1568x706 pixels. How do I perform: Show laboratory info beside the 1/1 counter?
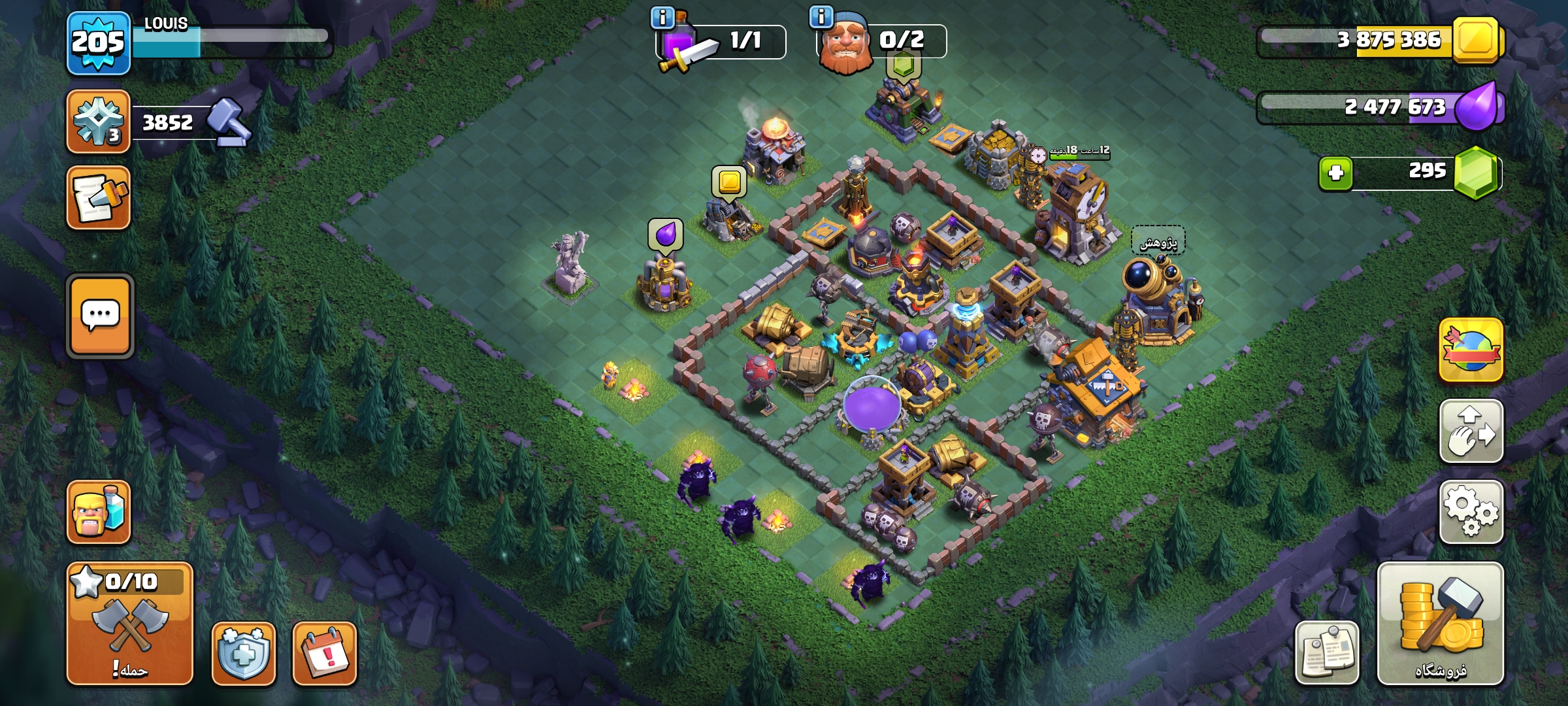tap(662, 18)
